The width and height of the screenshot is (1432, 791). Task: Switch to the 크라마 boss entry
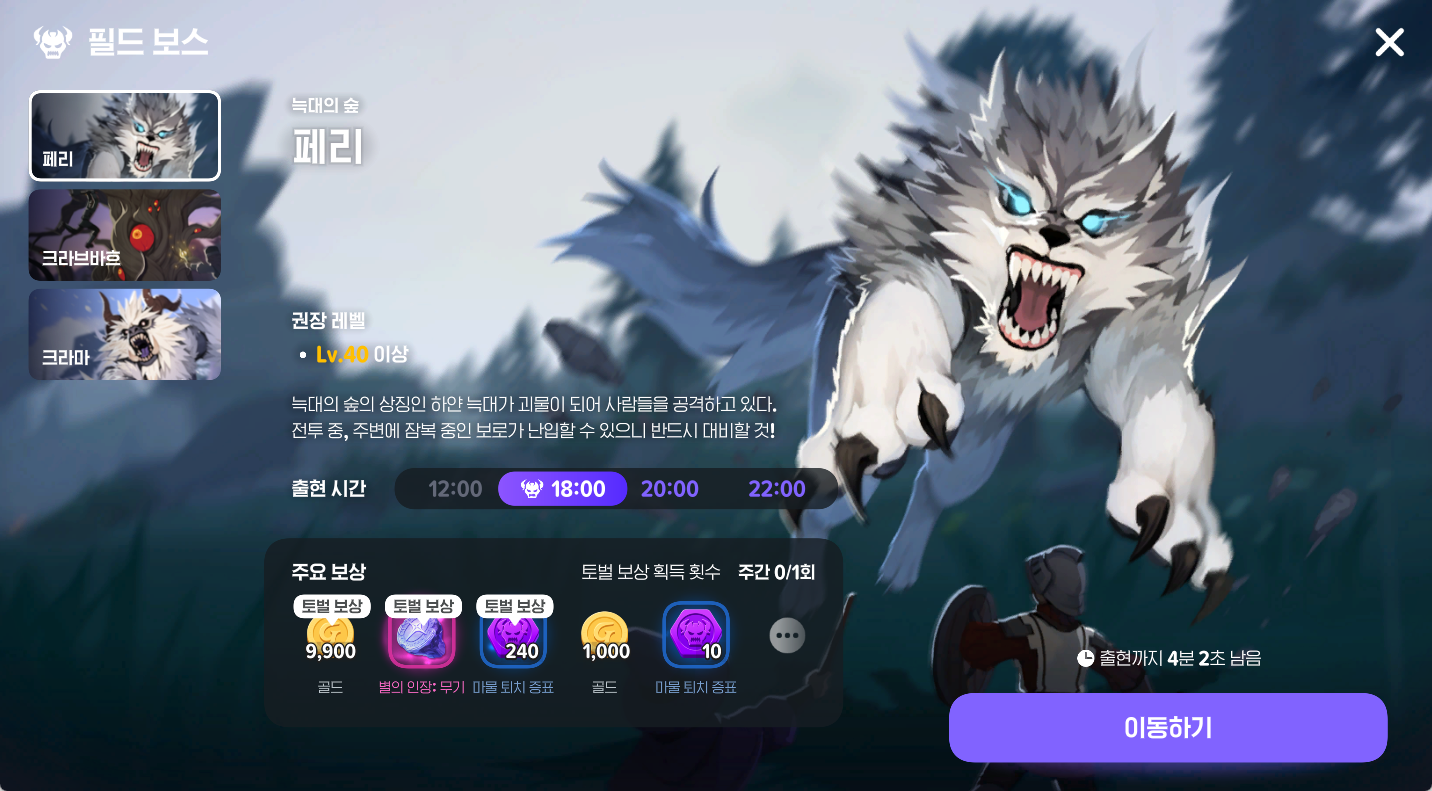(x=124, y=334)
